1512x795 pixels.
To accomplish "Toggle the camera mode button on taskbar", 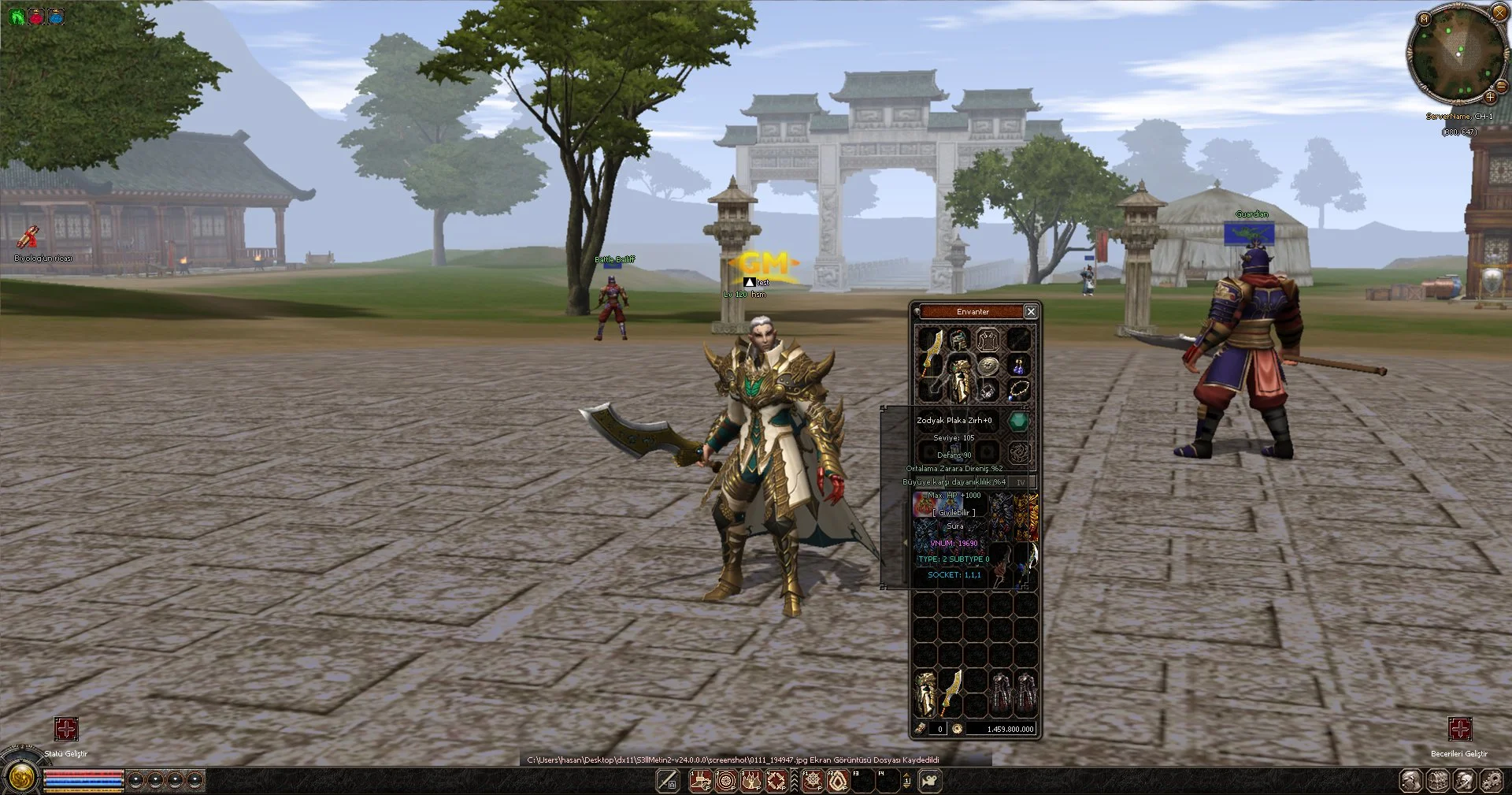I will 931,781.
